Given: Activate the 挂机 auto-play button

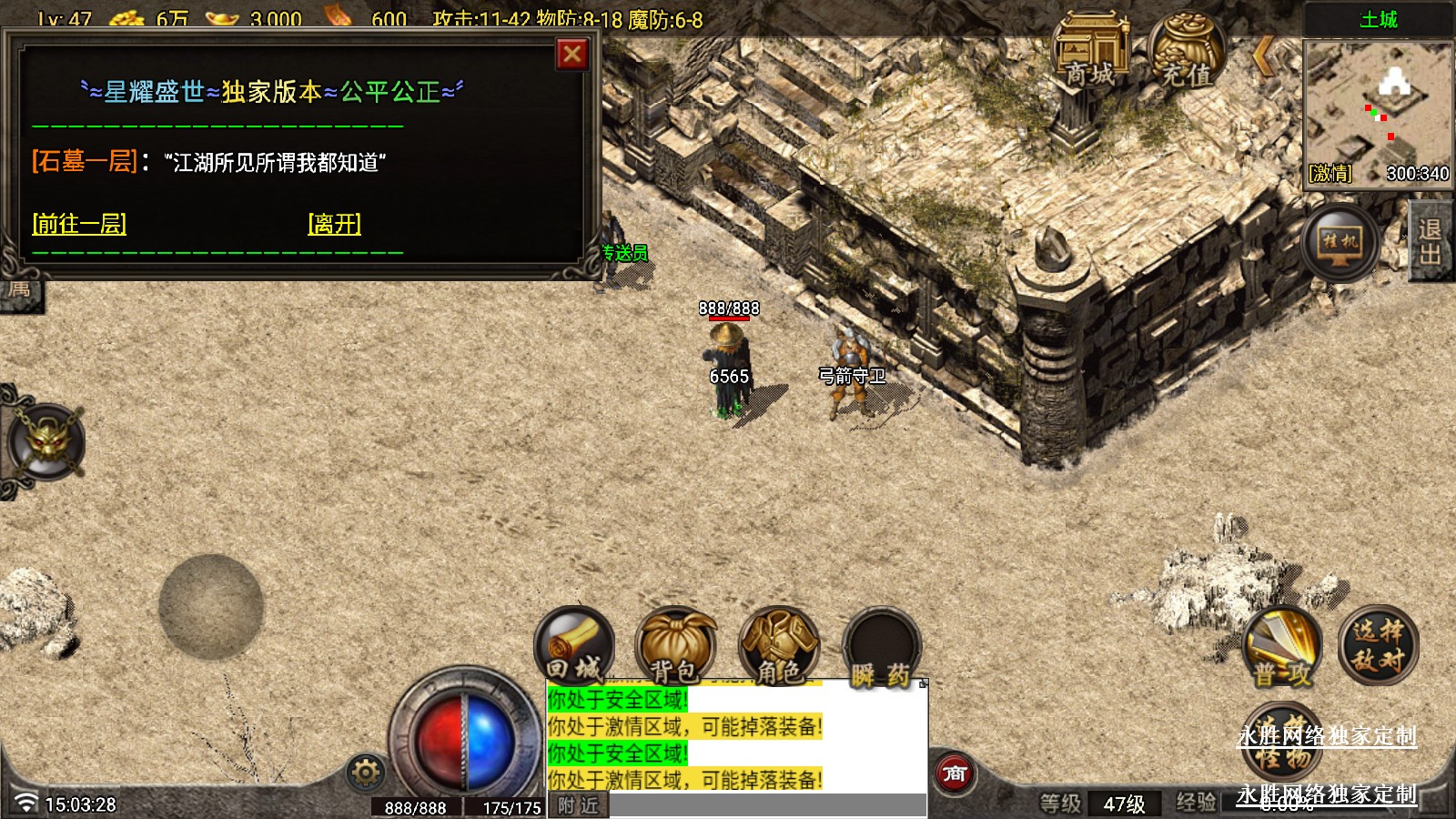Looking at the screenshot, I should pos(1341,242).
